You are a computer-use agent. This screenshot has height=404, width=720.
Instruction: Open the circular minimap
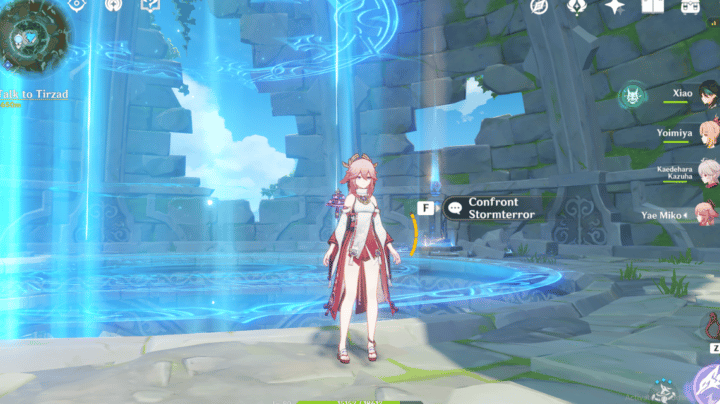pyautogui.click(x=32, y=42)
